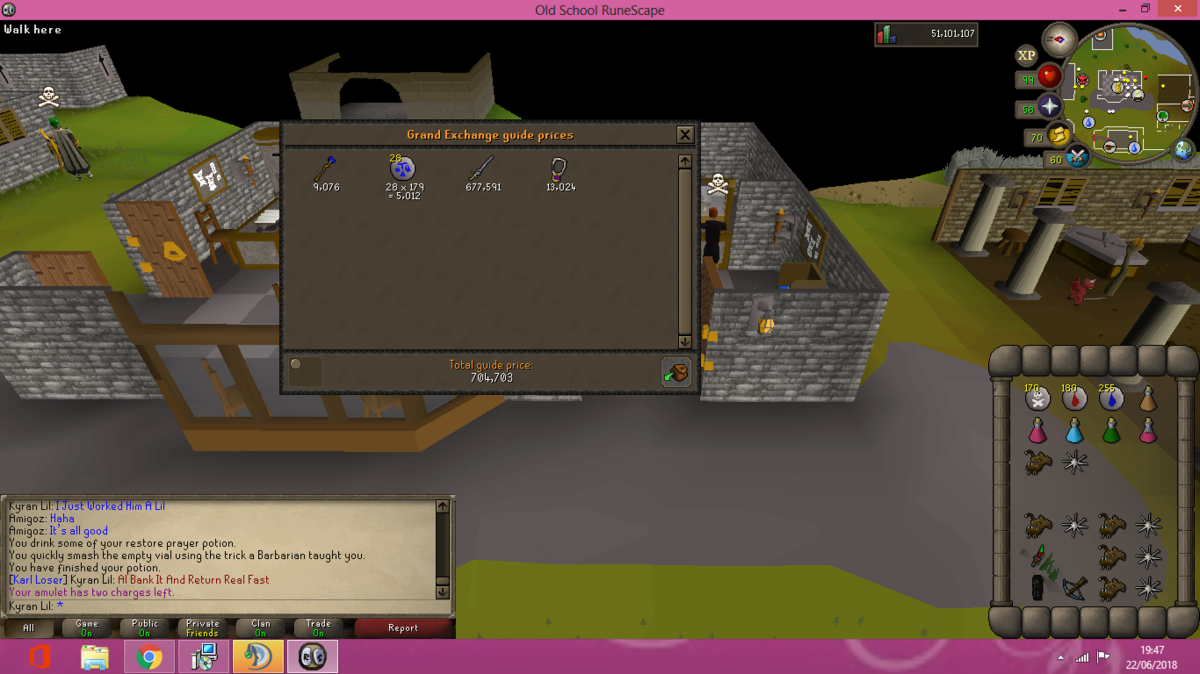Click the add-all inventory bag button

point(676,372)
